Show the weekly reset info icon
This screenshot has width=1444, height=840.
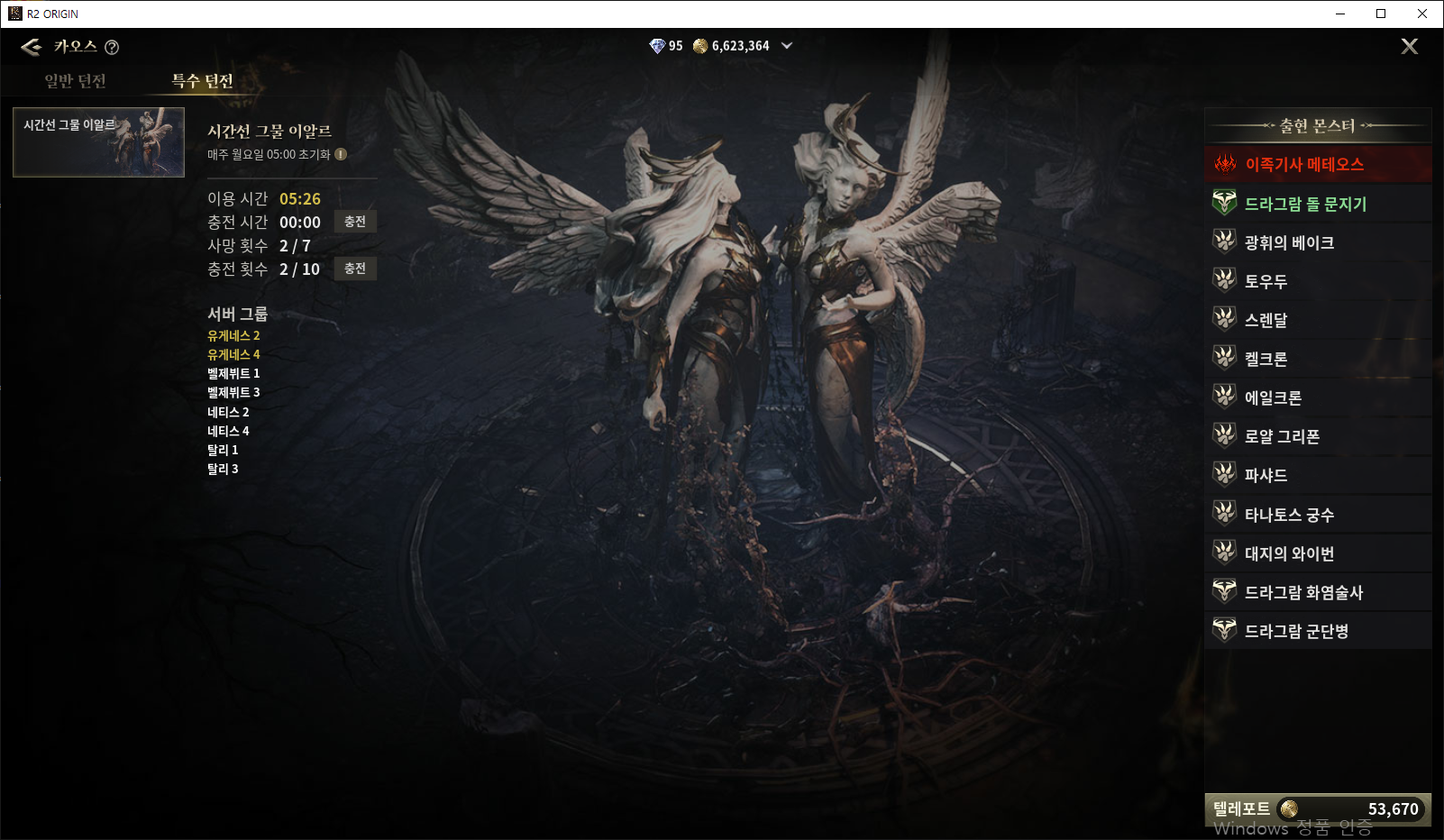point(341,154)
